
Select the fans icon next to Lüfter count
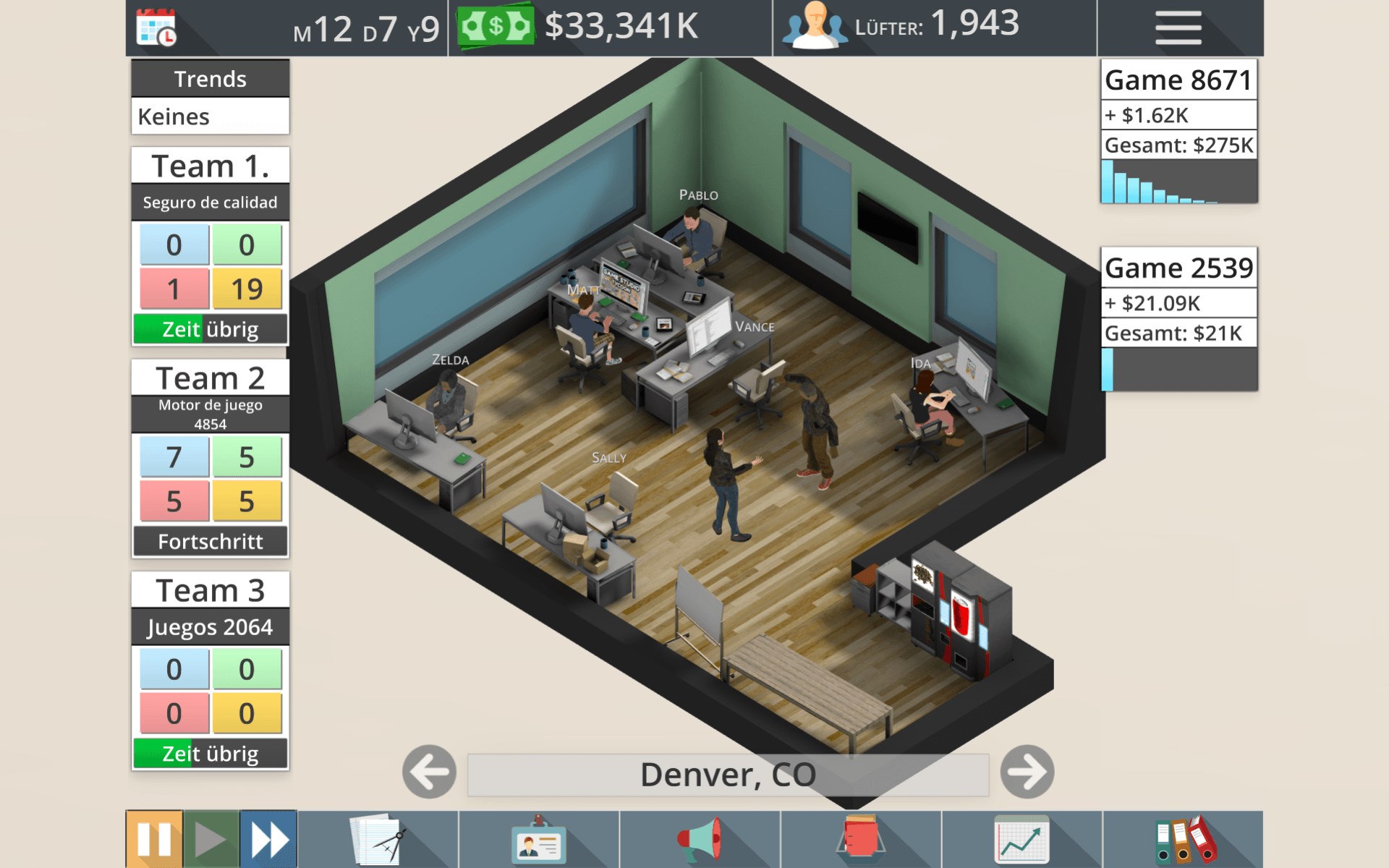pyautogui.click(x=817, y=26)
